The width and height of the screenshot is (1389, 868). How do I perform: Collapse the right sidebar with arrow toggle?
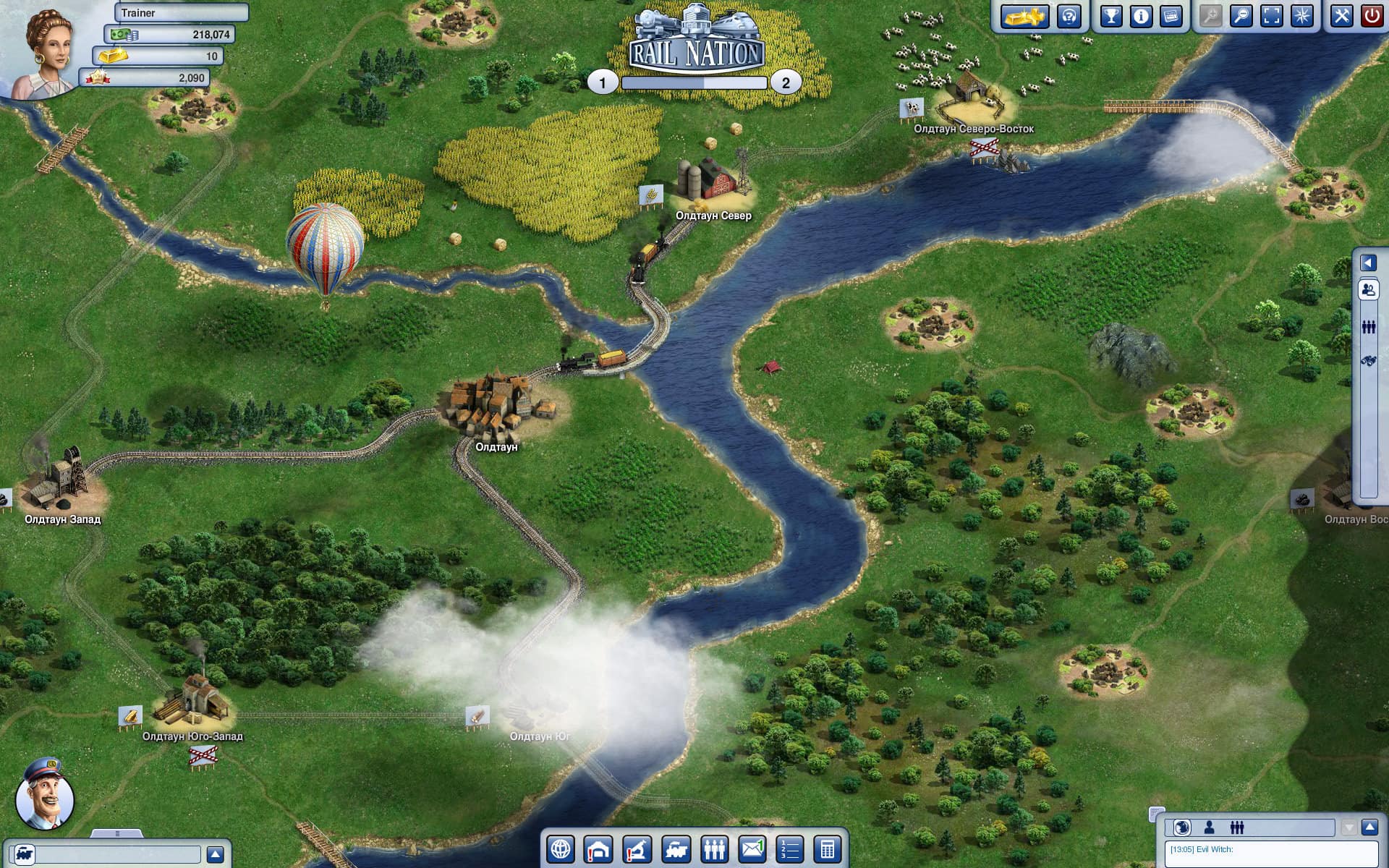[1367, 262]
